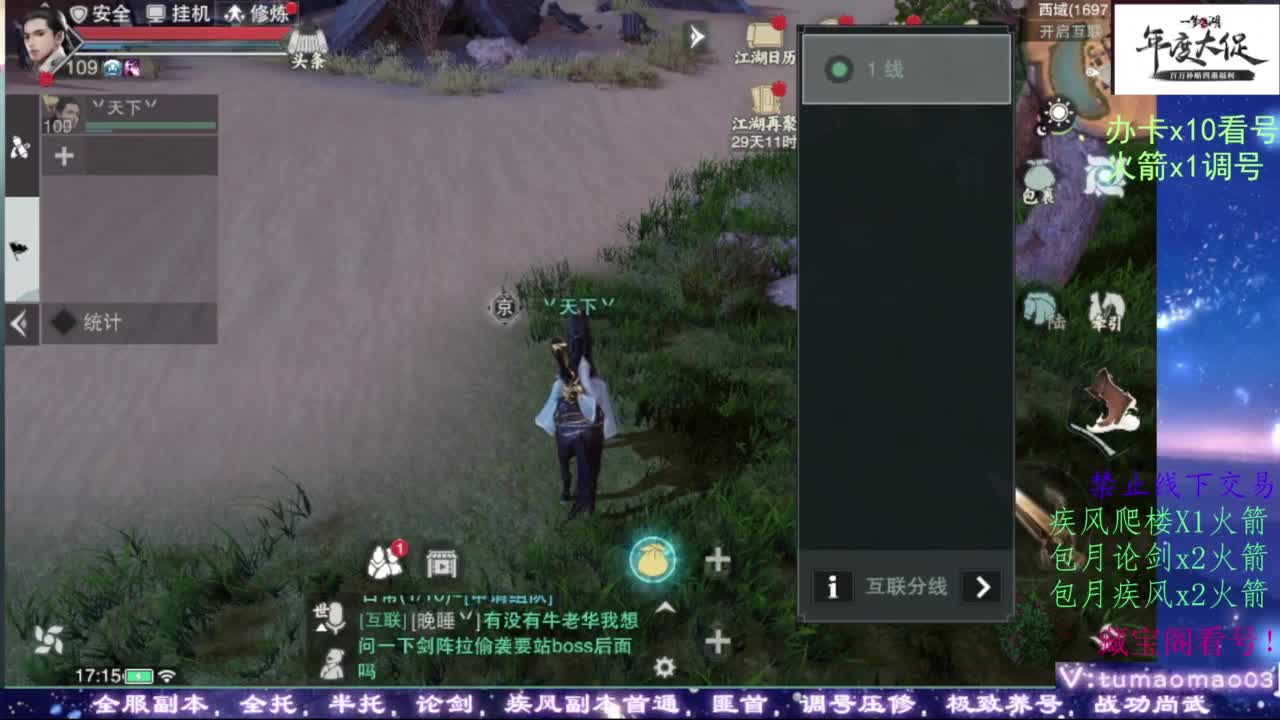Click the plus button in the team panel
The image size is (1280, 720).
[x=62, y=154]
